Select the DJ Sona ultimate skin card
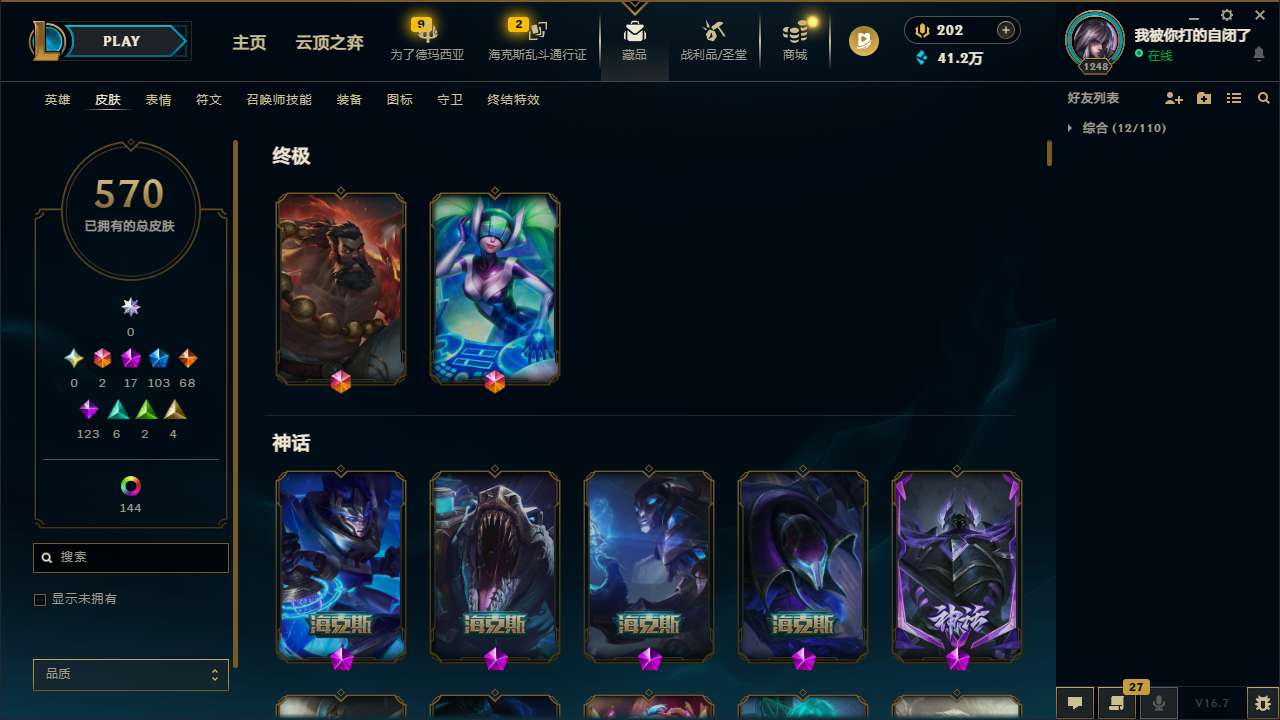This screenshot has width=1280, height=720. [x=494, y=288]
